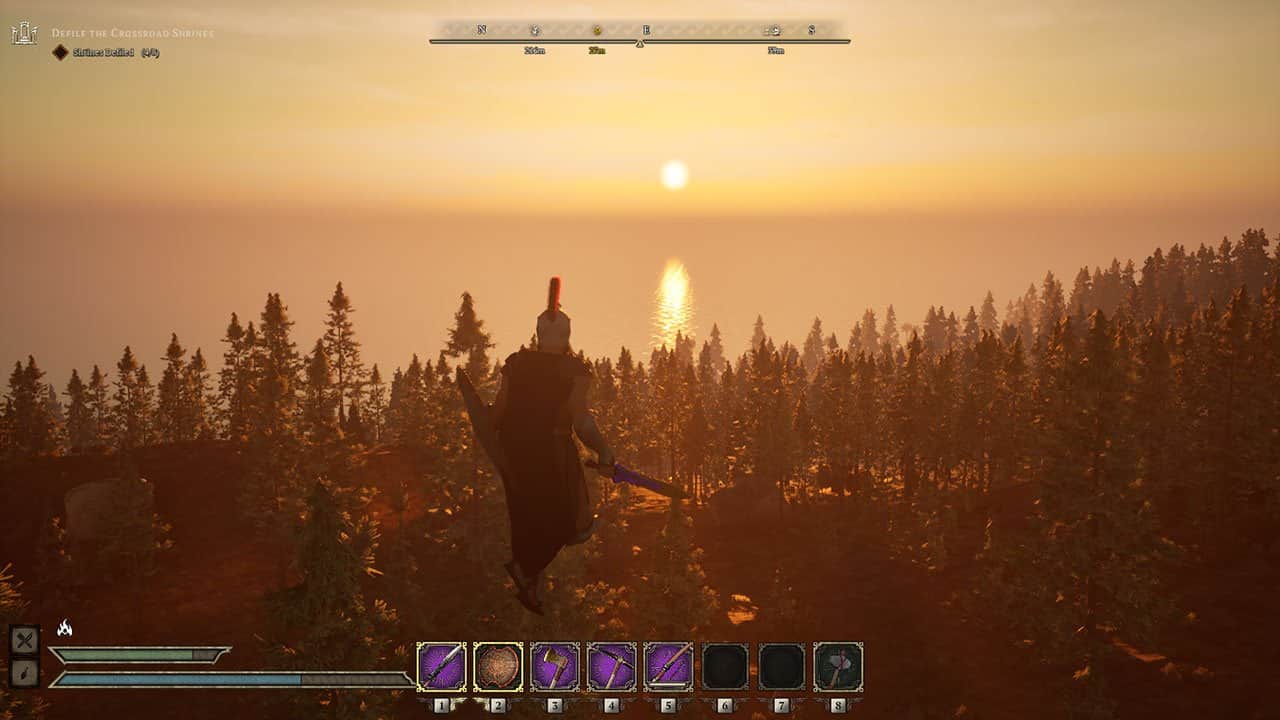Select the sword in hotbar slot 1
The image size is (1280, 720).
click(x=441, y=666)
